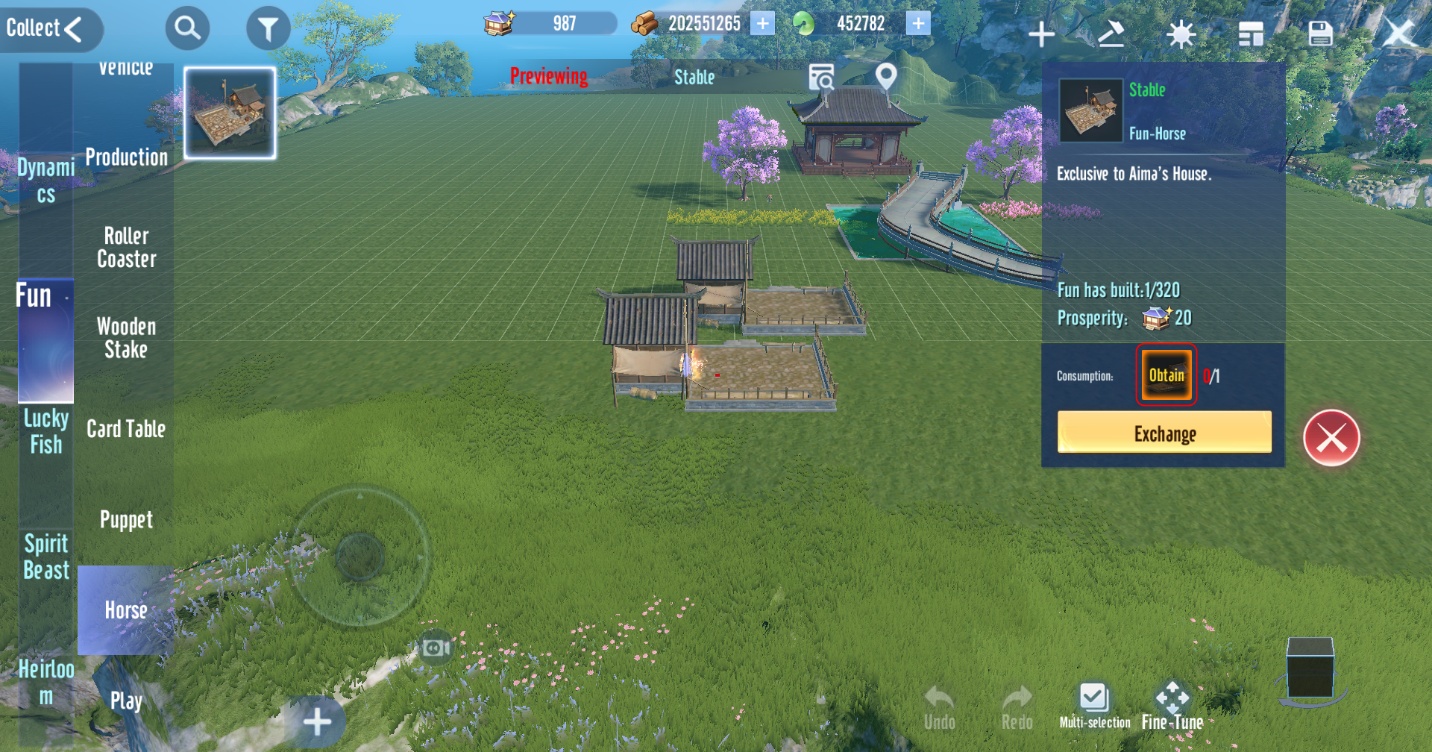1432x752 pixels.
Task: Choose the Roller Coaster subcategory
Action: 126,247
